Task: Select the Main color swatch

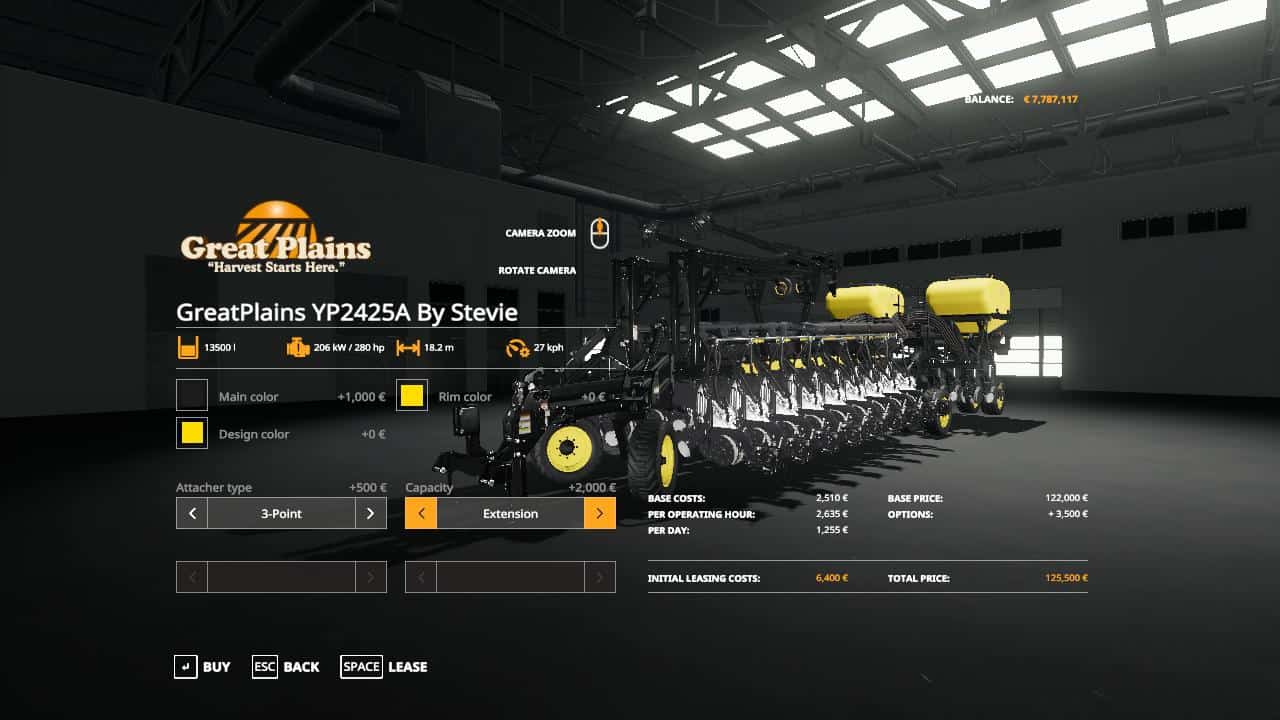Action: (192, 395)
